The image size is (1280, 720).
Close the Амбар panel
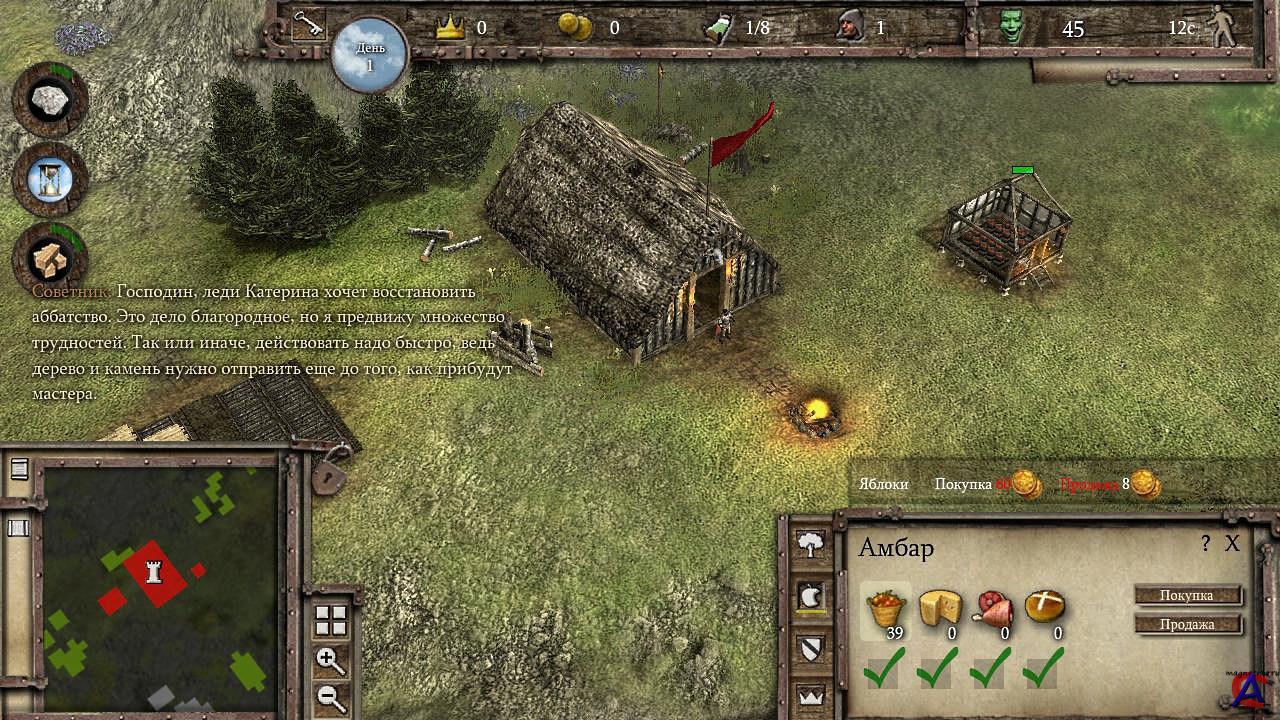[x=1232, y=544]
